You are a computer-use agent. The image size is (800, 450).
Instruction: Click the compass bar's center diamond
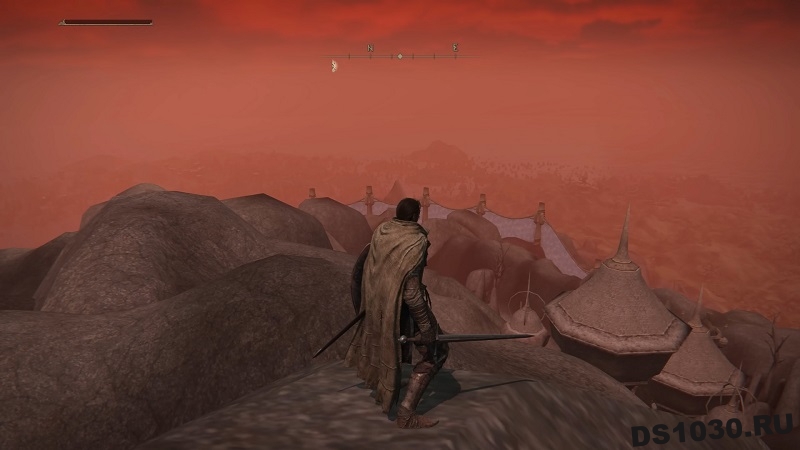coord(399,56)
